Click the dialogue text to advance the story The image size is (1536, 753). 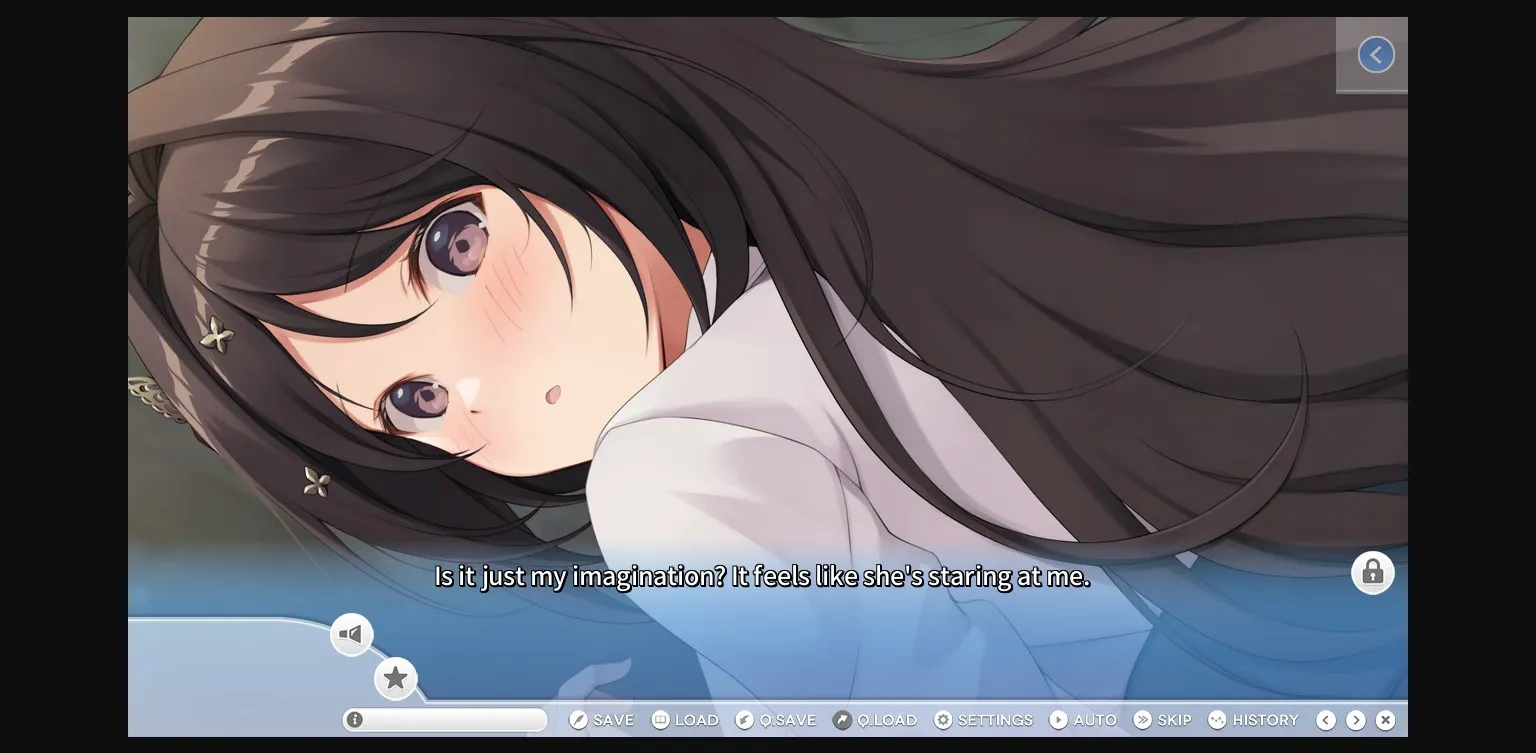pyautogui.click(x=761, y=575)
